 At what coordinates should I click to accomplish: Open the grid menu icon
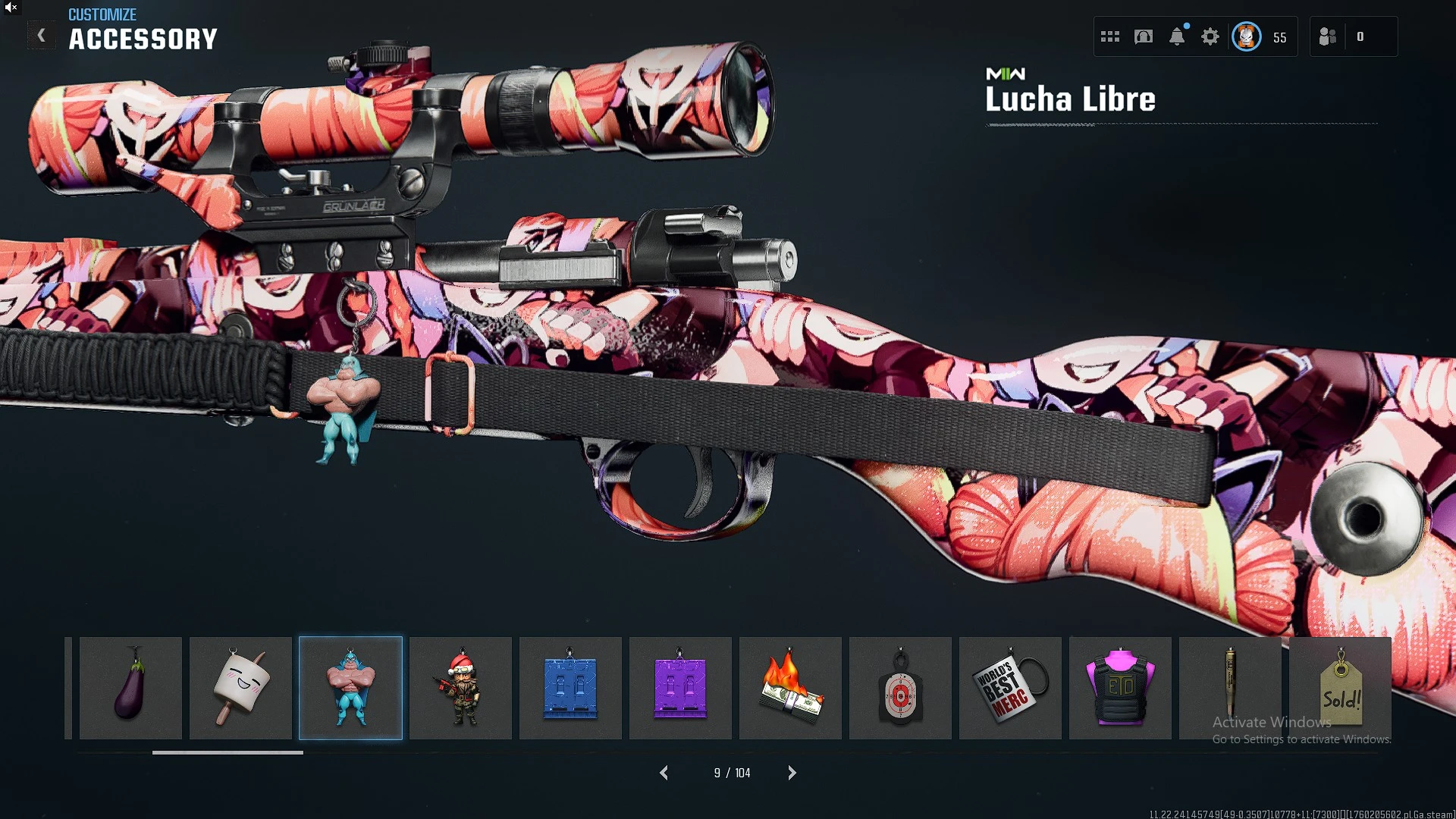(x=1110, y=36)
